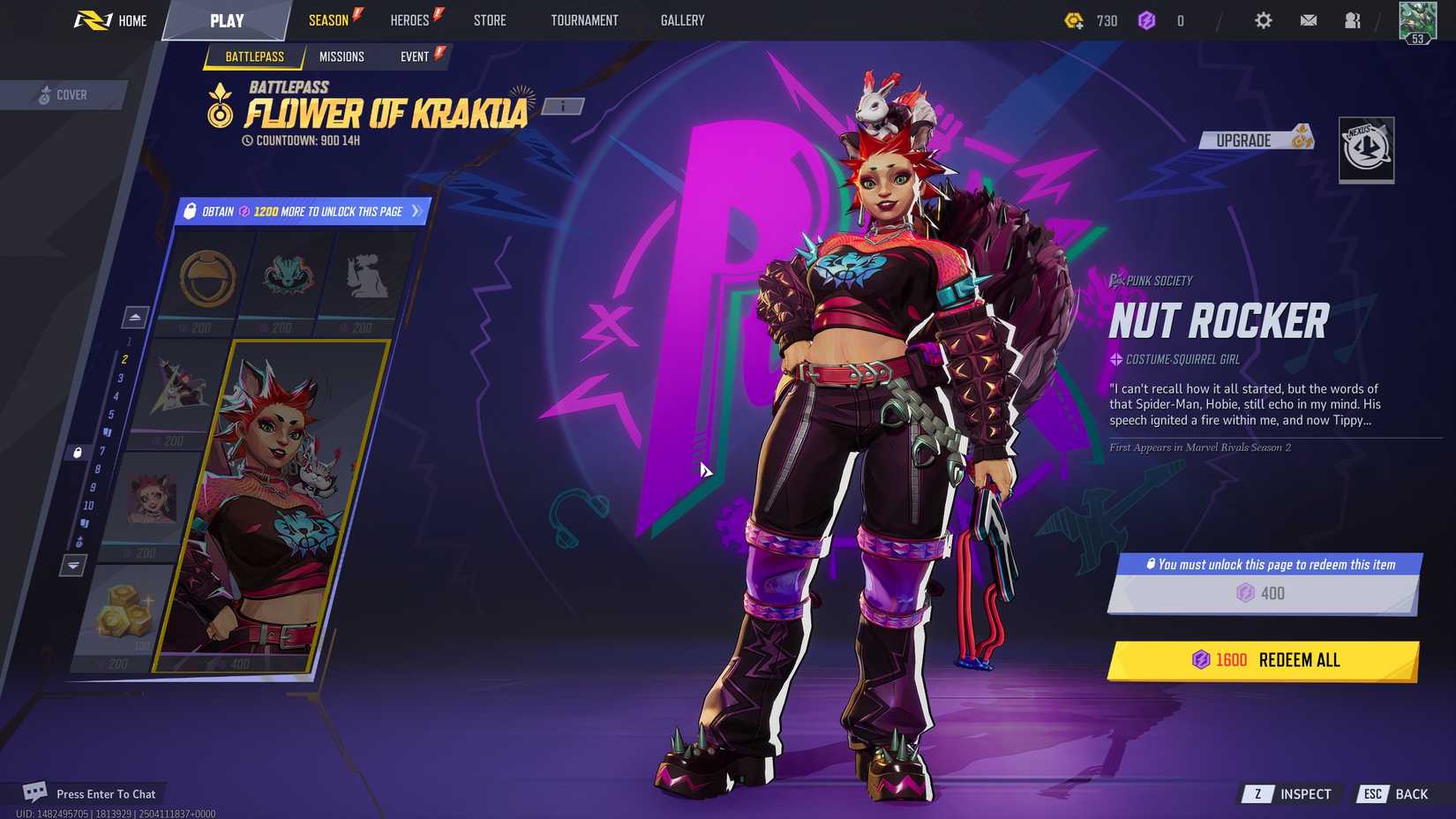The image size is (1456, 819).
Task: Jump to the last battlepass page icon
Action: coord(79,541)
